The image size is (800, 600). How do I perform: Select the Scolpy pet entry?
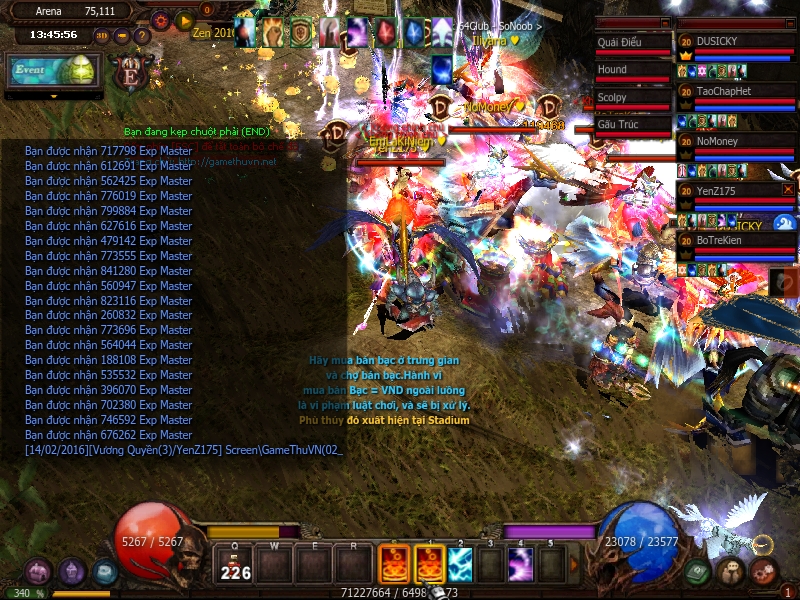(x=631, y=97)
